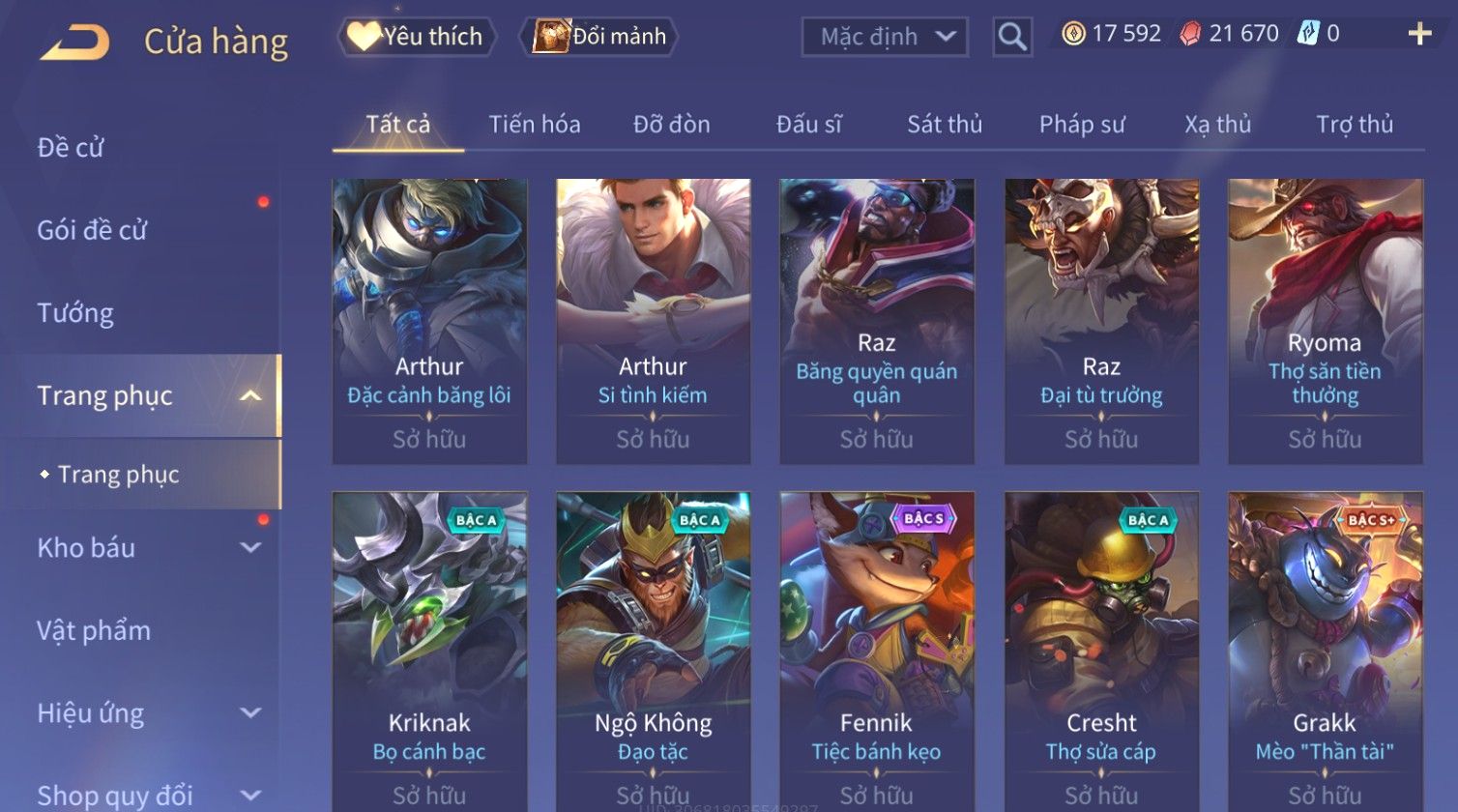Viewport: 1458px width, 812px height.
Task: Select the Pháp sư tab
Action: click(1082, 125)
